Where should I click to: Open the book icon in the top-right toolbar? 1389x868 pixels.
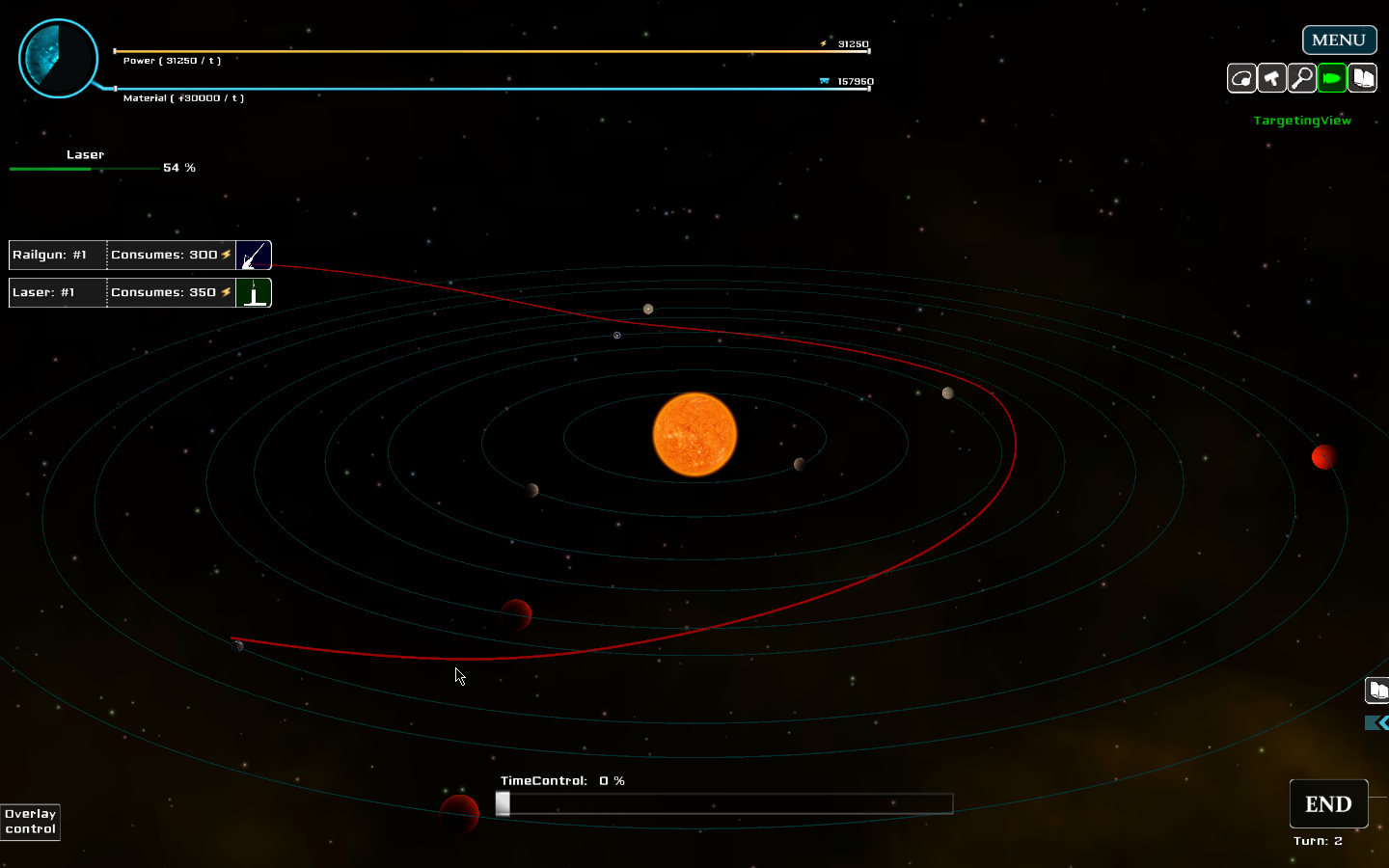1363,78
